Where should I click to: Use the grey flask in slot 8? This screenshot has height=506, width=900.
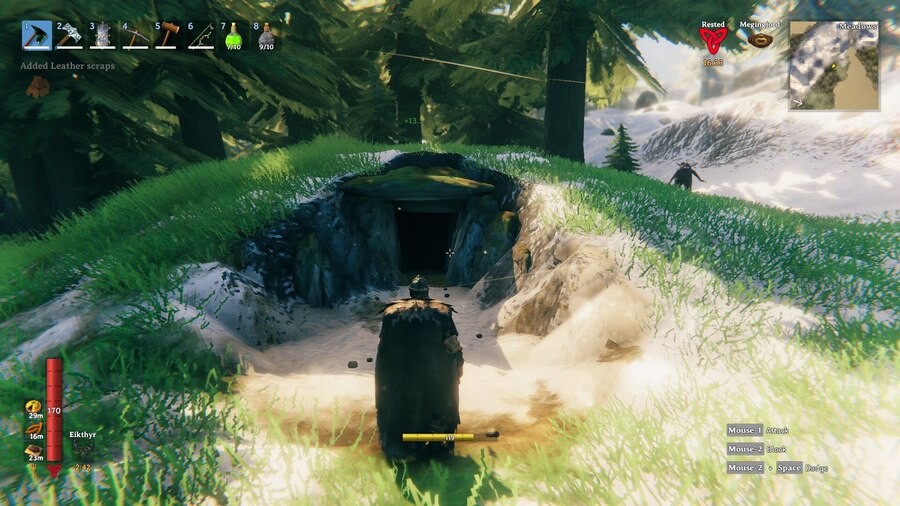click(266, 36)
